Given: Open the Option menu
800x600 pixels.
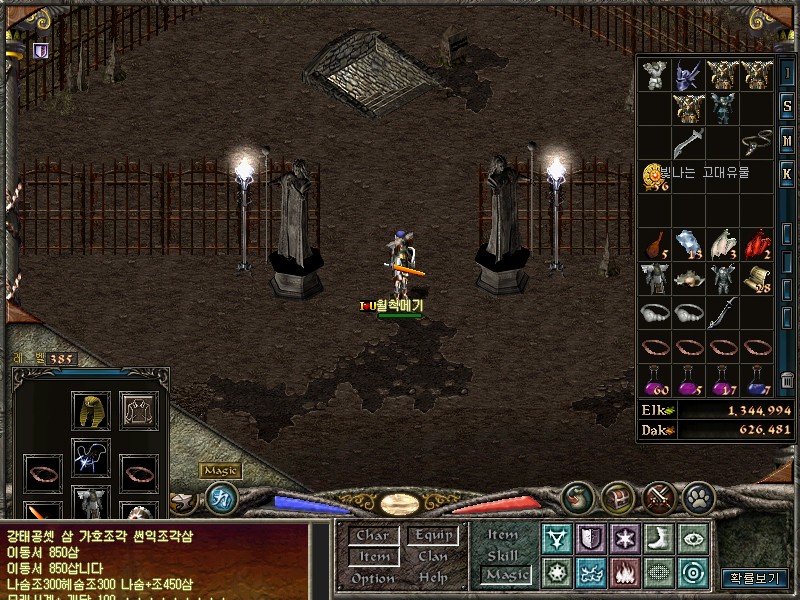Looking at the screenshot, I should [x=372, y=578].
